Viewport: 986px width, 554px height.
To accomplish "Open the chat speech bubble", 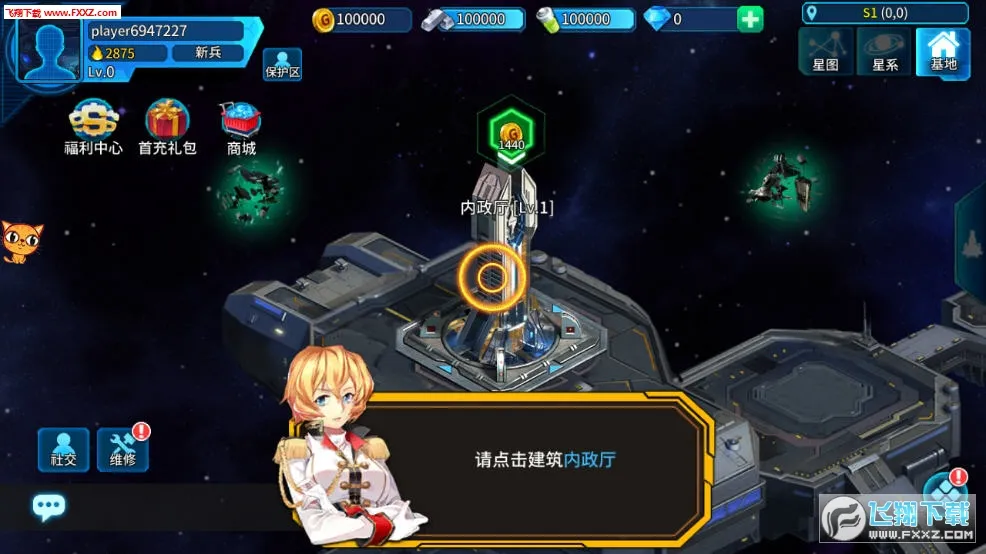I will click(x=48, y=507).
